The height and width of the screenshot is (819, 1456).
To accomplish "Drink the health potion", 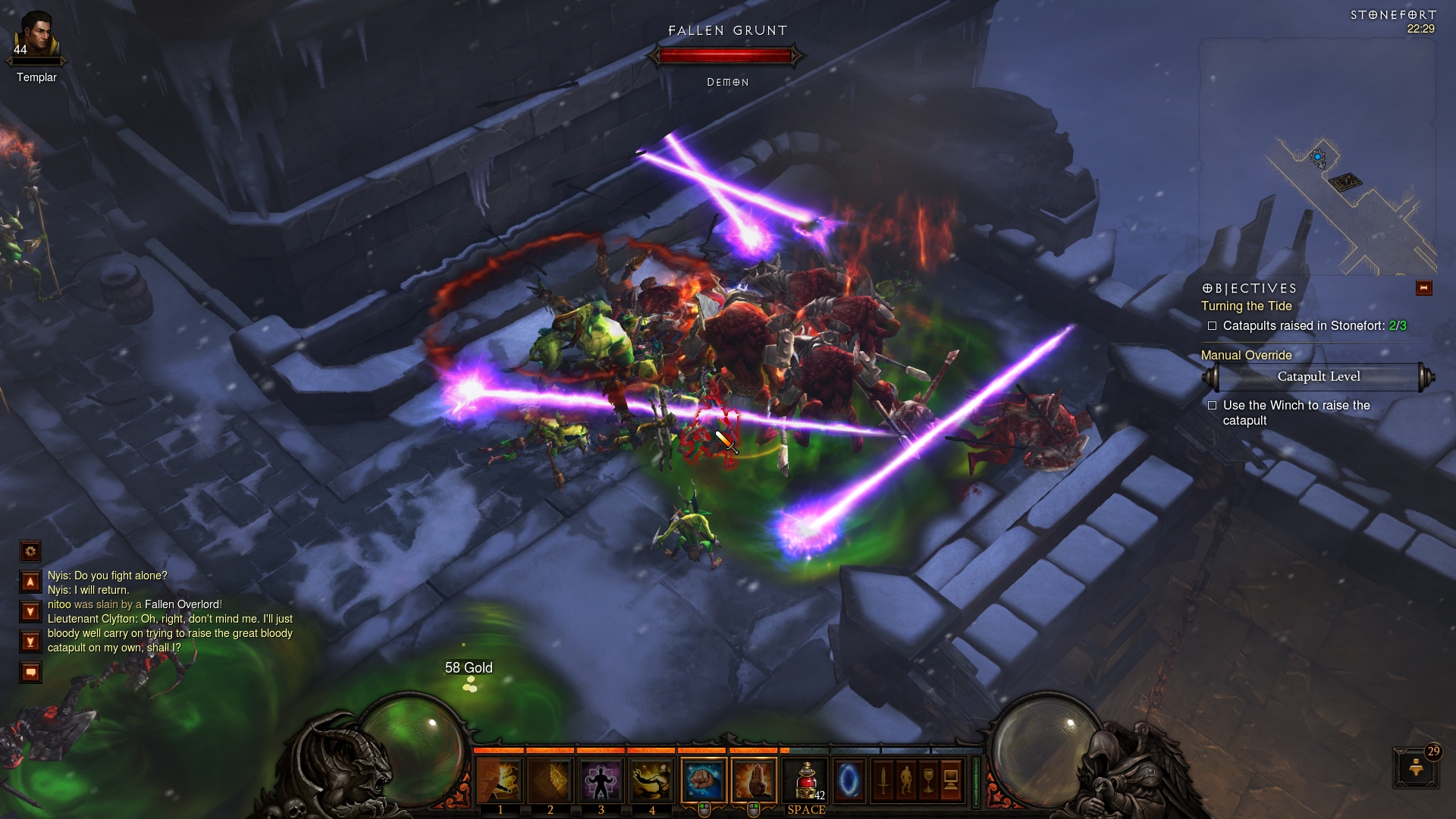I will (x=807, y=780).
